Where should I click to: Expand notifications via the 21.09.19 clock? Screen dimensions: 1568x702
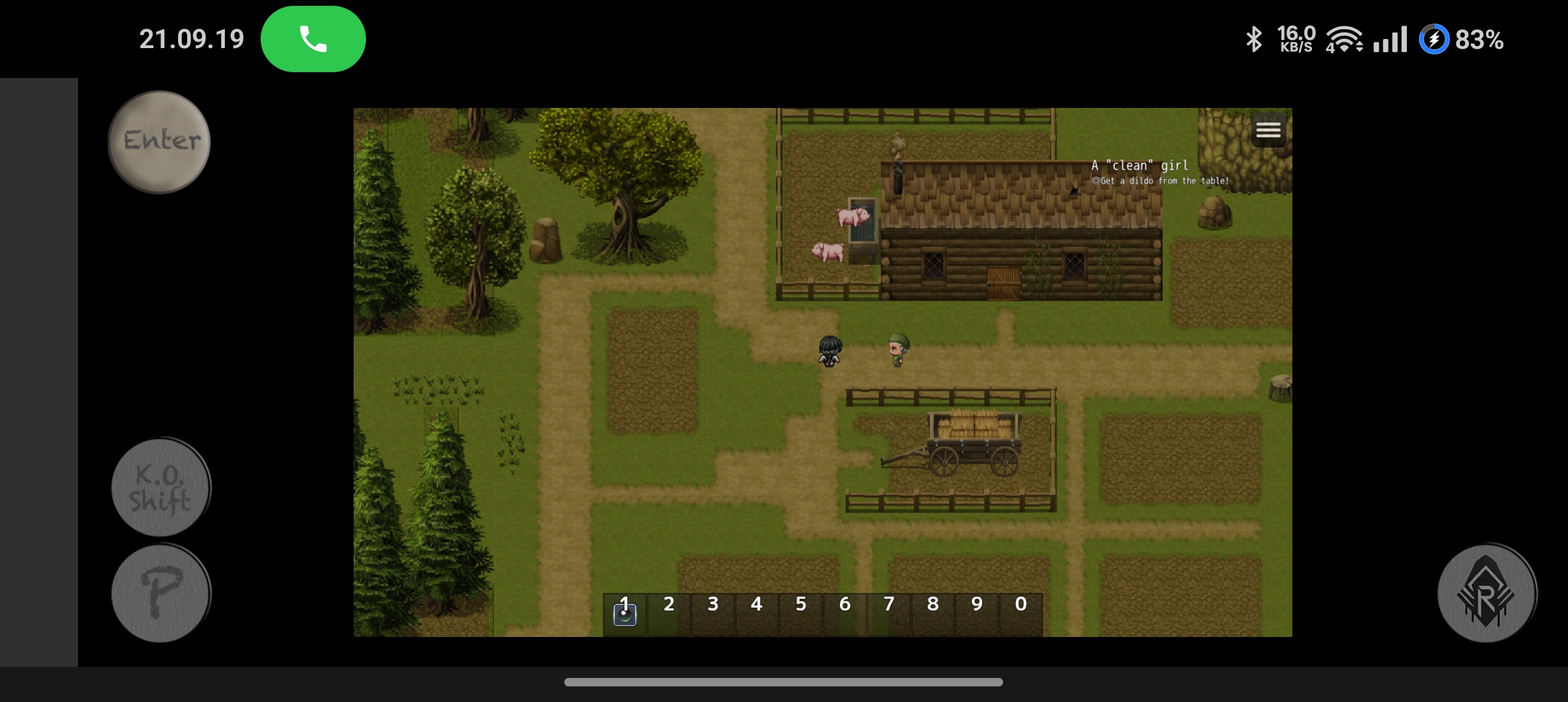[x=192, y=38]
